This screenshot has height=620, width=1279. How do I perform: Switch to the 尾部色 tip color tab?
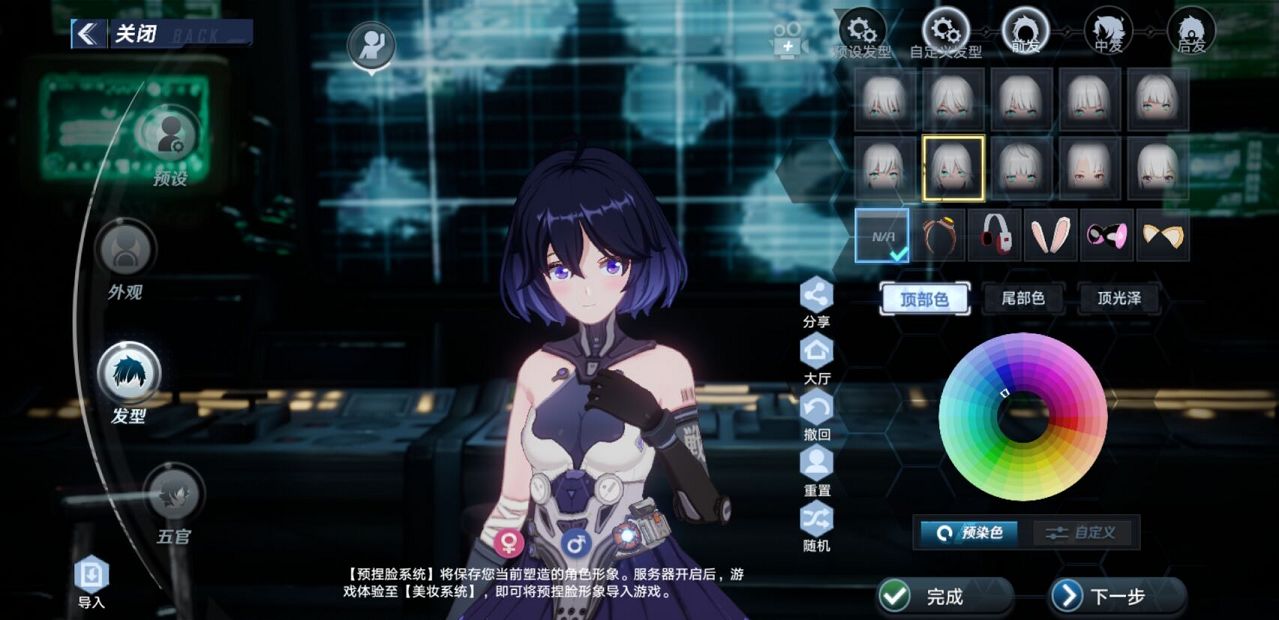pos(1022,298)
